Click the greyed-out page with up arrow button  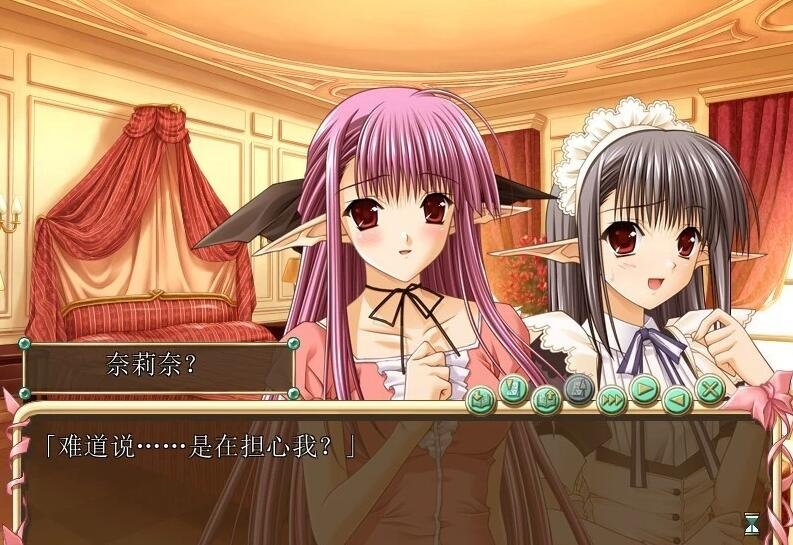click(578, 389)
